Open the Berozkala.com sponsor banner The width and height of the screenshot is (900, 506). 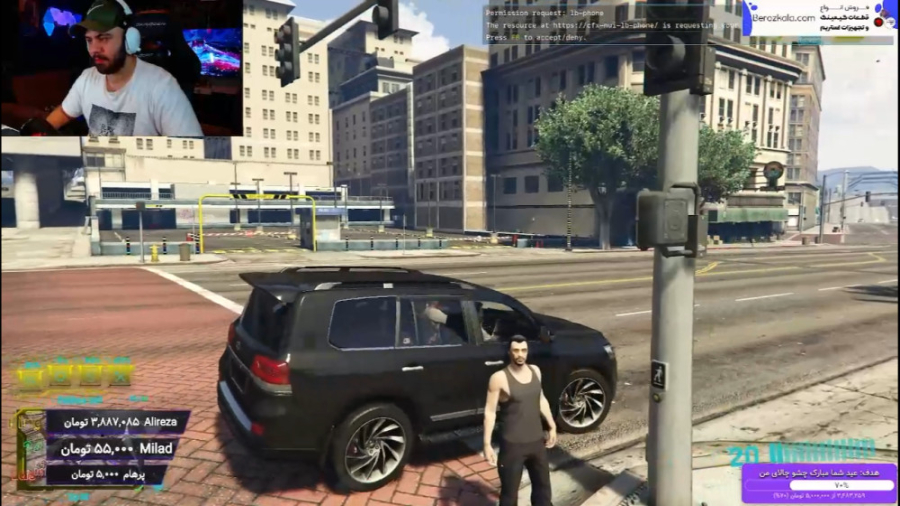tap(818, 19)
